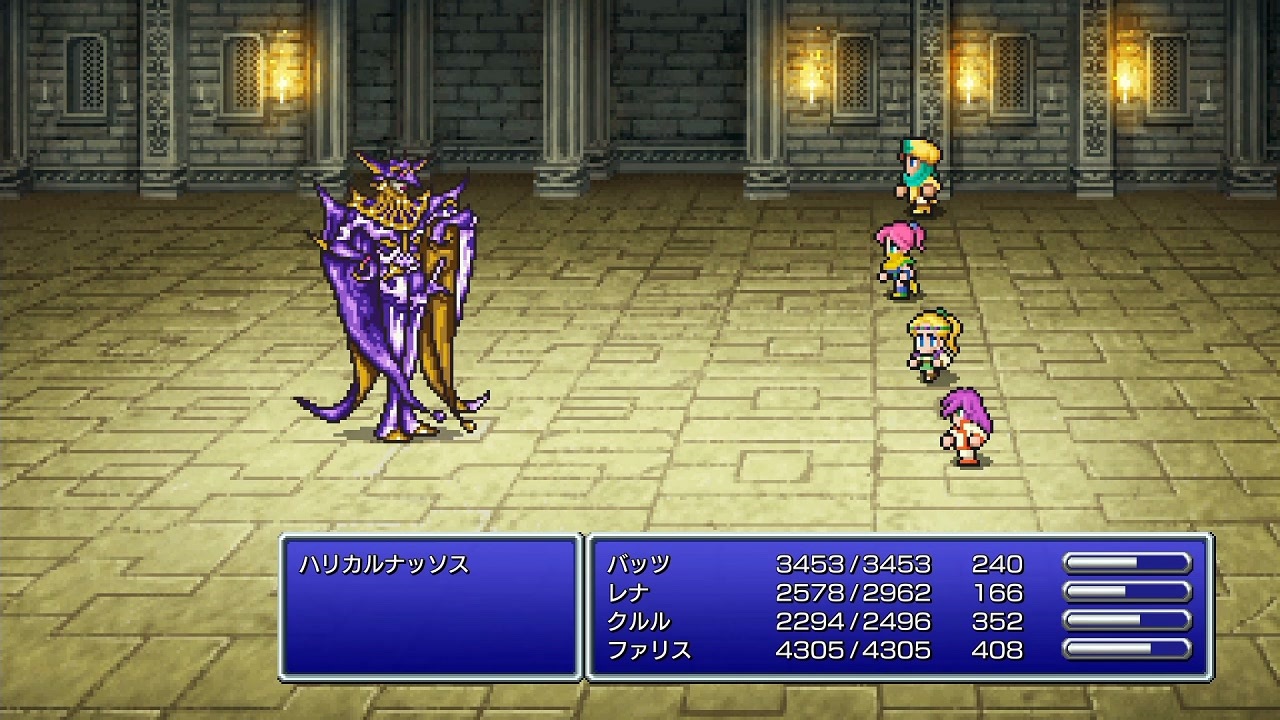The height and width of the screenshot is (720, 1280).
Task: Select Krile's character sprite
Action: [930, 340]
